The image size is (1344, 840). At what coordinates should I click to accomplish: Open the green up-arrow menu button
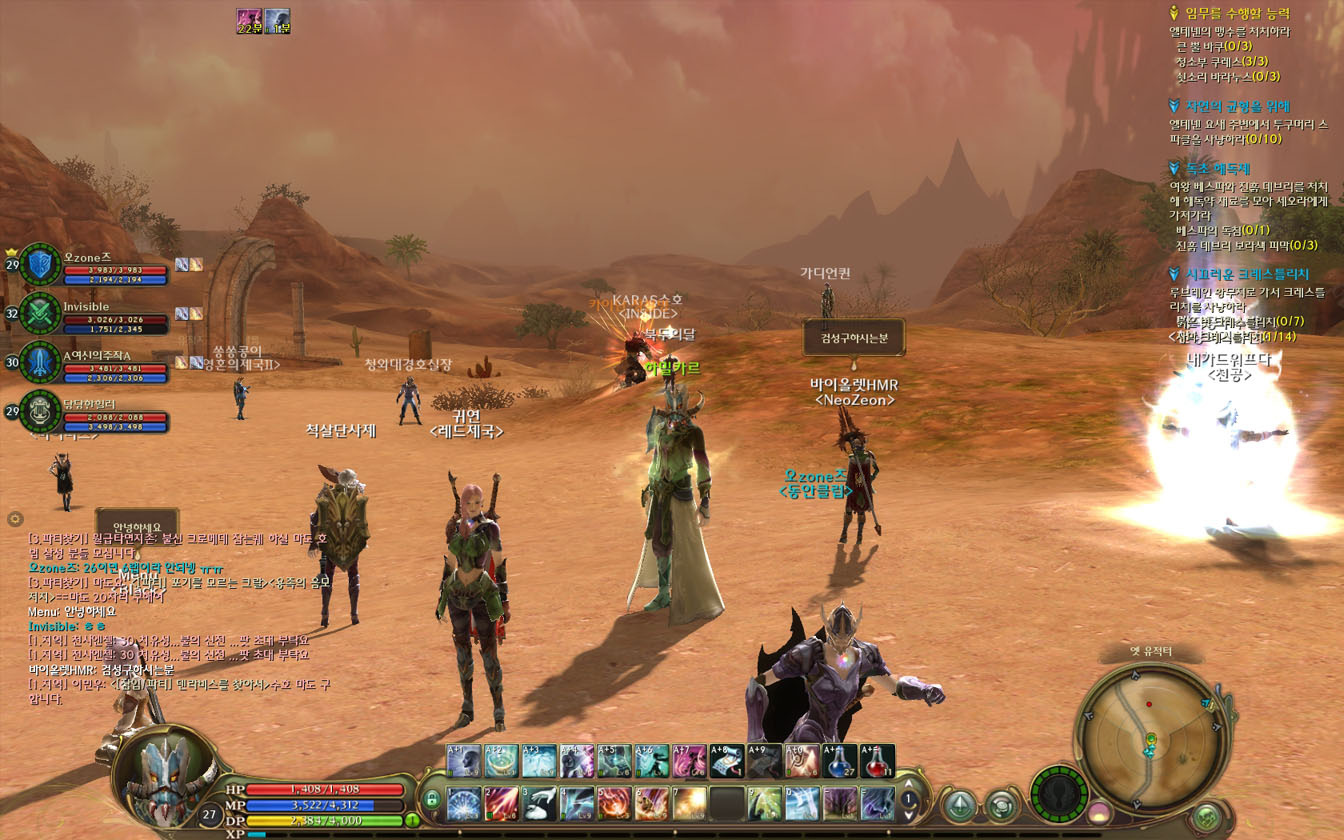pyautogui.click(x=960, y=805)
